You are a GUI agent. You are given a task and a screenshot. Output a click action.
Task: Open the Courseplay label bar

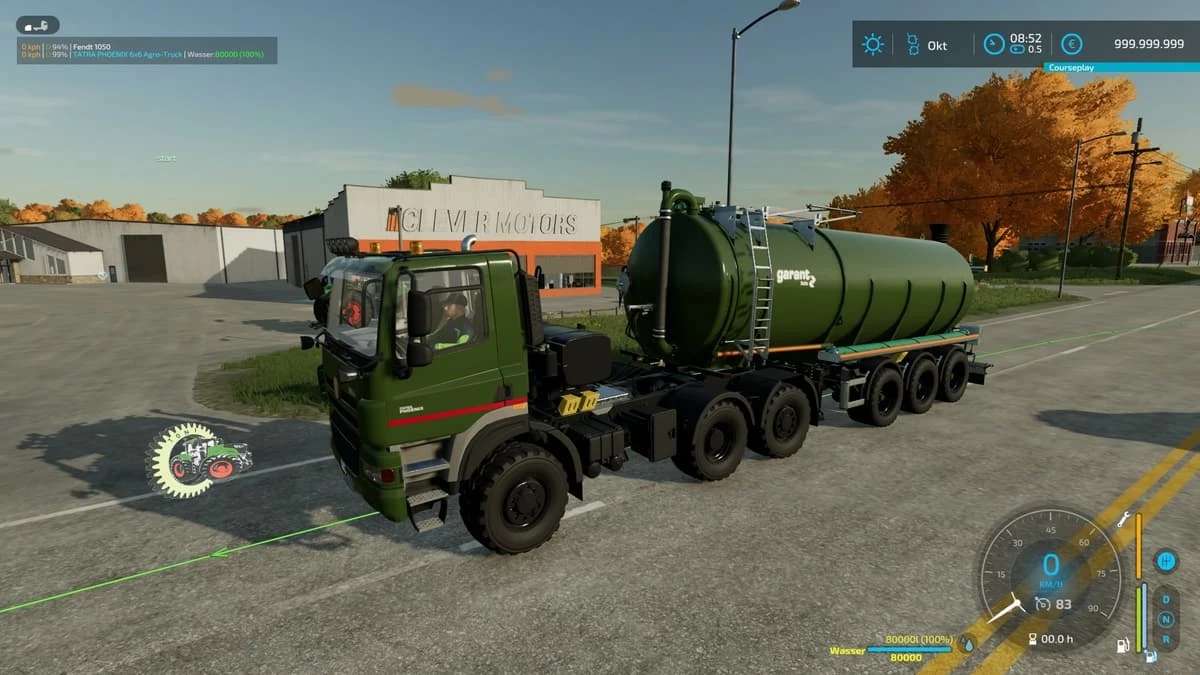point(1121,68)
